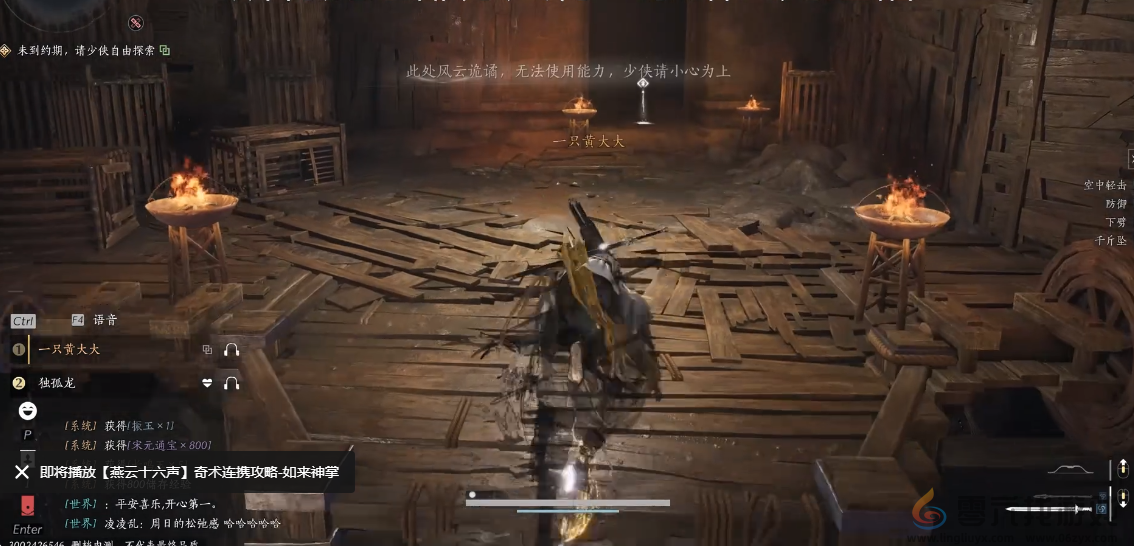Click the heart icon beside 独孤龙
This screenshot has width=1134, height=546.
coord(207,383)
